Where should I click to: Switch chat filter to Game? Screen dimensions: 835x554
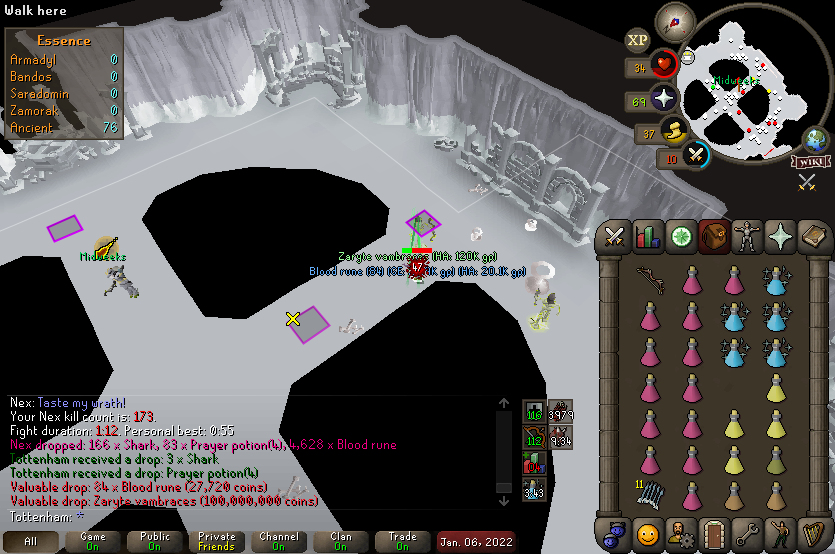[x=92, y=542]
